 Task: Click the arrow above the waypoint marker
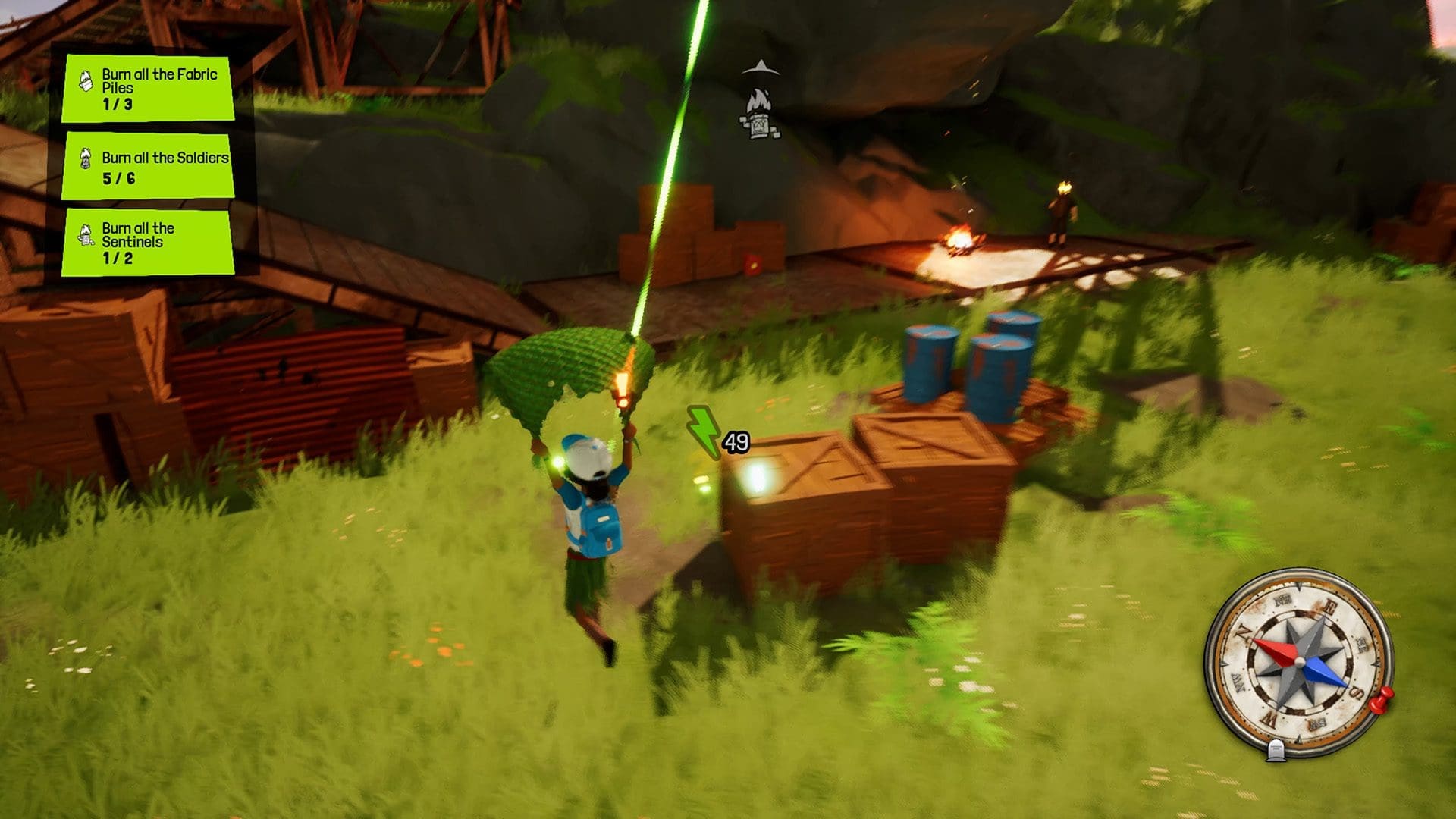click(761, 67)
